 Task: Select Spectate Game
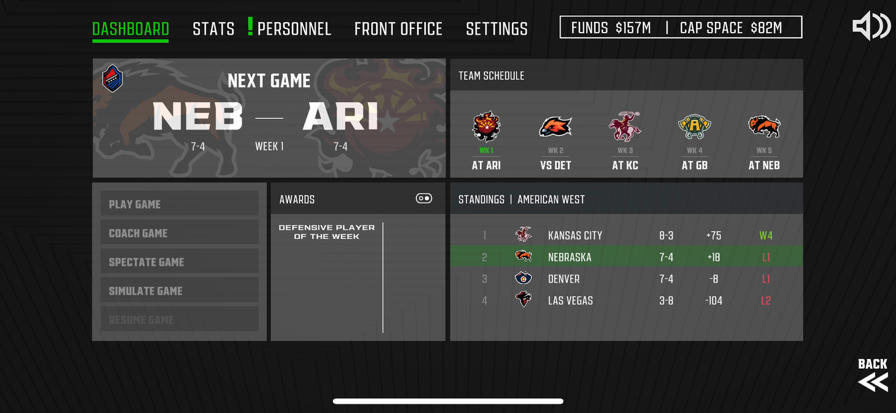click(179, 262)
